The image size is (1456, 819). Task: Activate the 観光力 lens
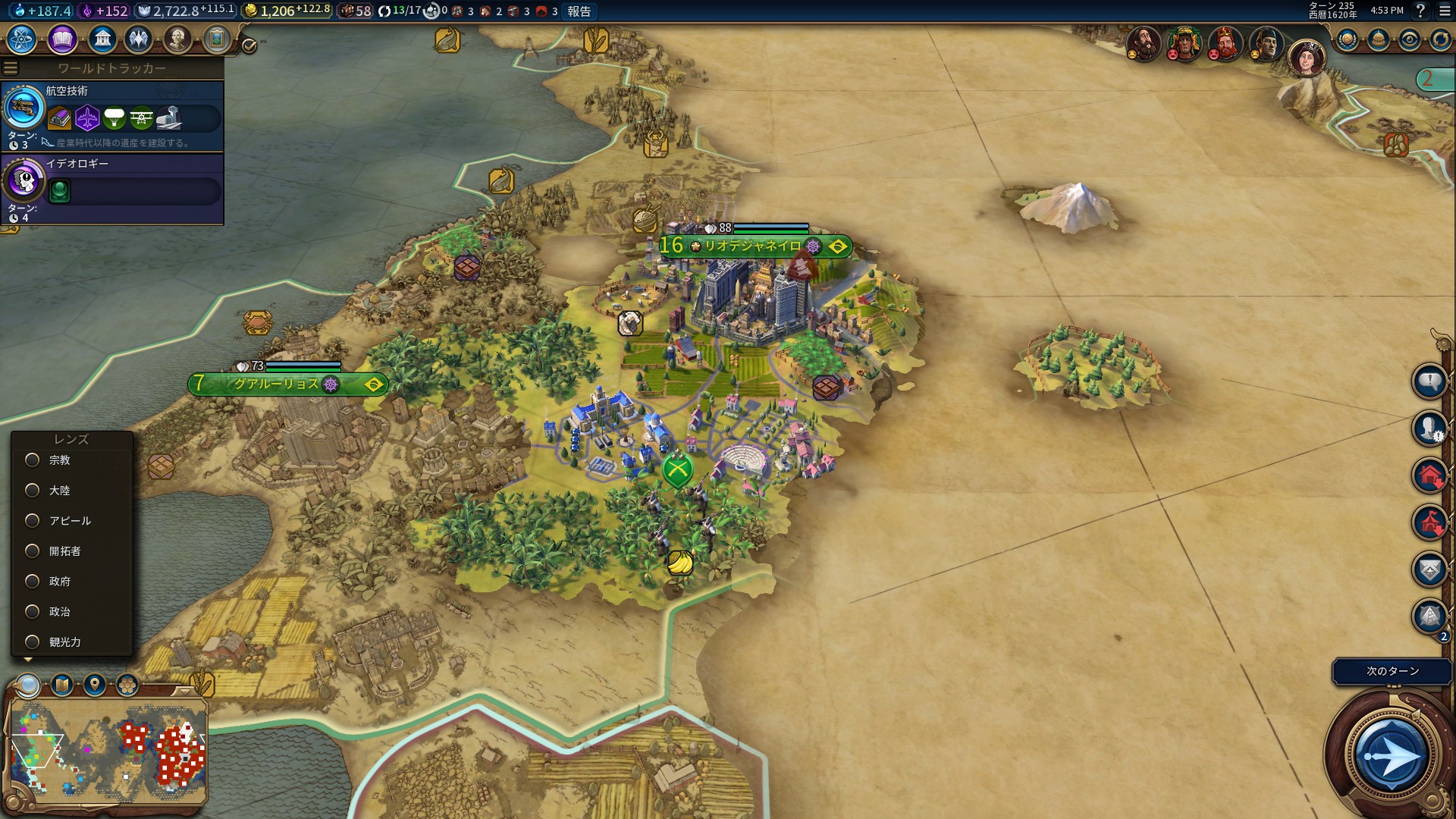point(33,642)
